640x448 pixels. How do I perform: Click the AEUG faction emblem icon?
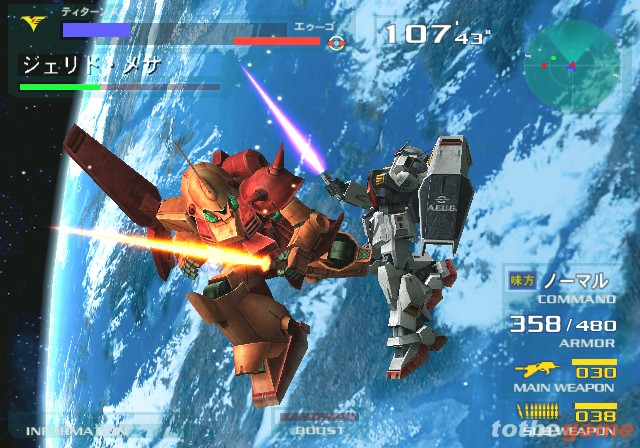pos(336,43)
